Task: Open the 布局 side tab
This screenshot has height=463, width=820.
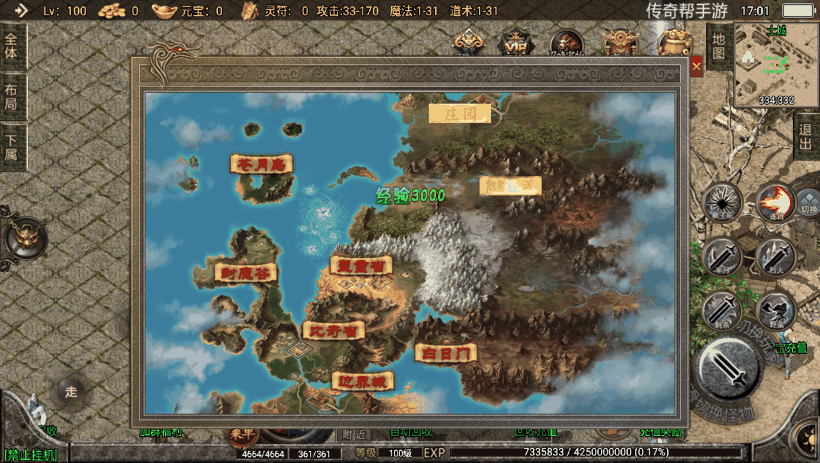Action: tap(11, 96)
